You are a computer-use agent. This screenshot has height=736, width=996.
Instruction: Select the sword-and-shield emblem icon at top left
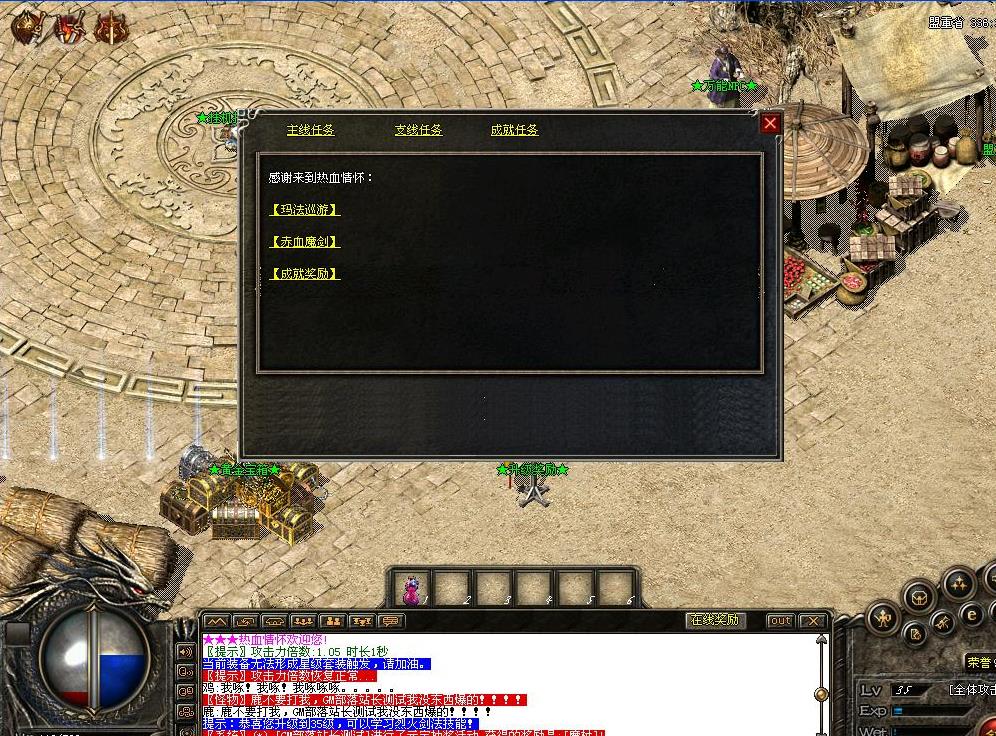pos(111,29)
